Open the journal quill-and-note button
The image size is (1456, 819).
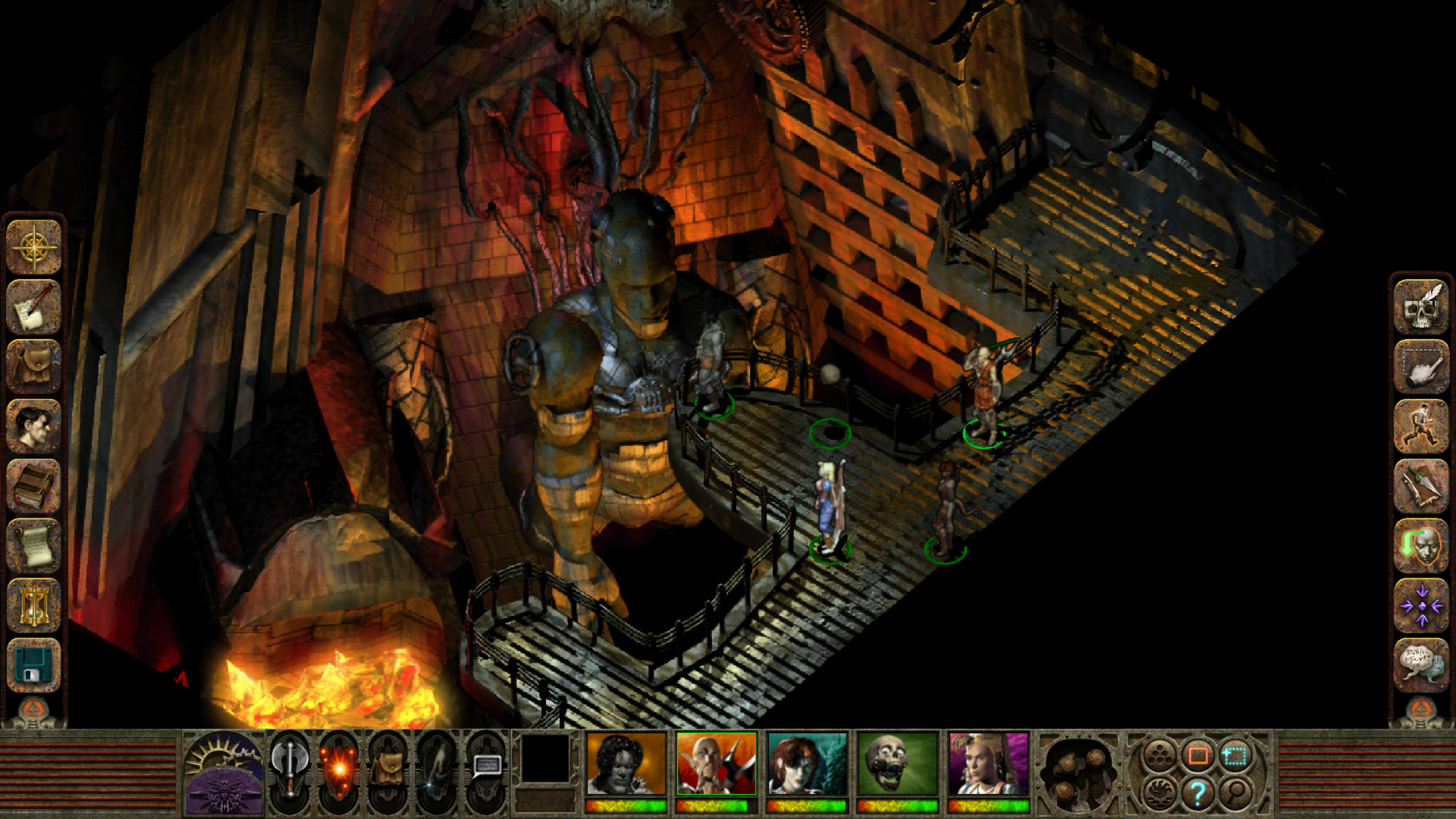(x=33, y=307)
